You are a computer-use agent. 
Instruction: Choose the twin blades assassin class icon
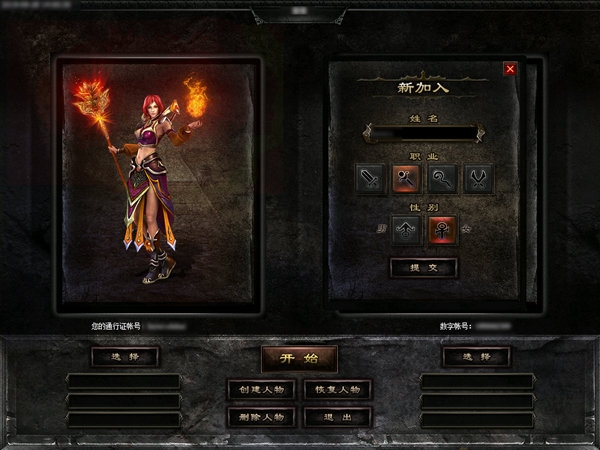point(476,179)
